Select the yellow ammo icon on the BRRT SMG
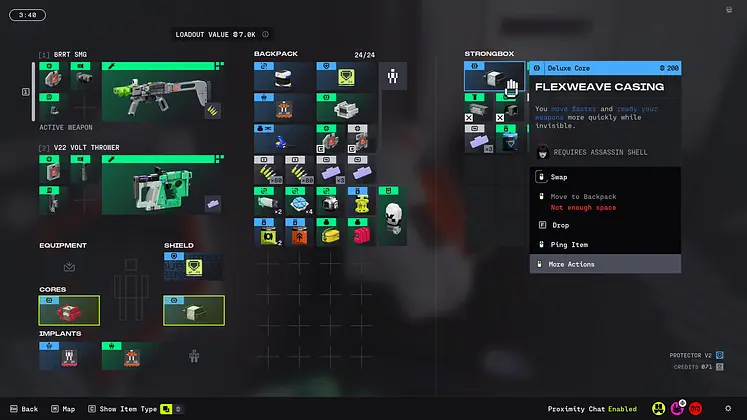This screenshot has width=747, height=420. (212, 112)
